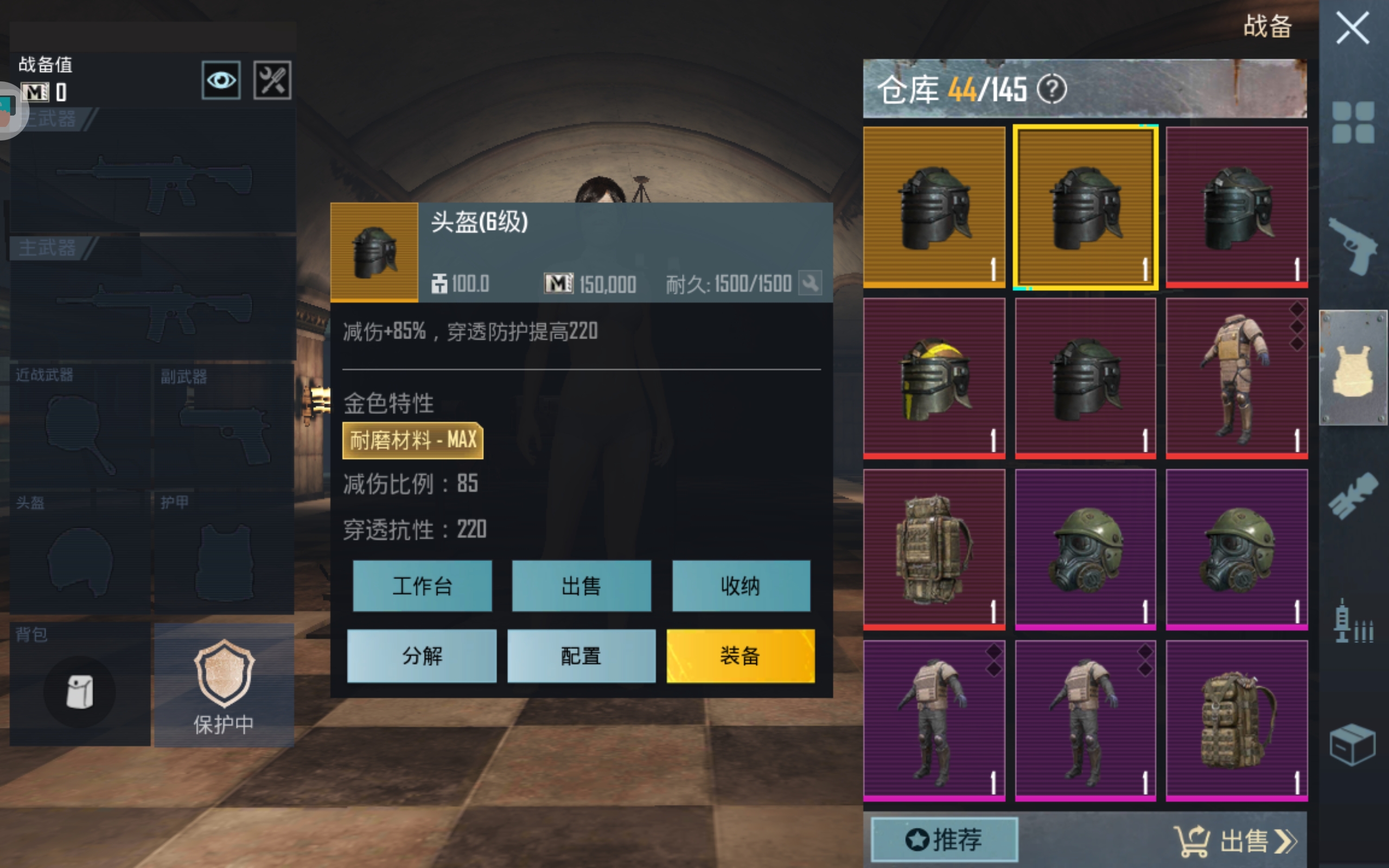Toggle the eye preview icon
The image size is (1389, 868).
220,80
